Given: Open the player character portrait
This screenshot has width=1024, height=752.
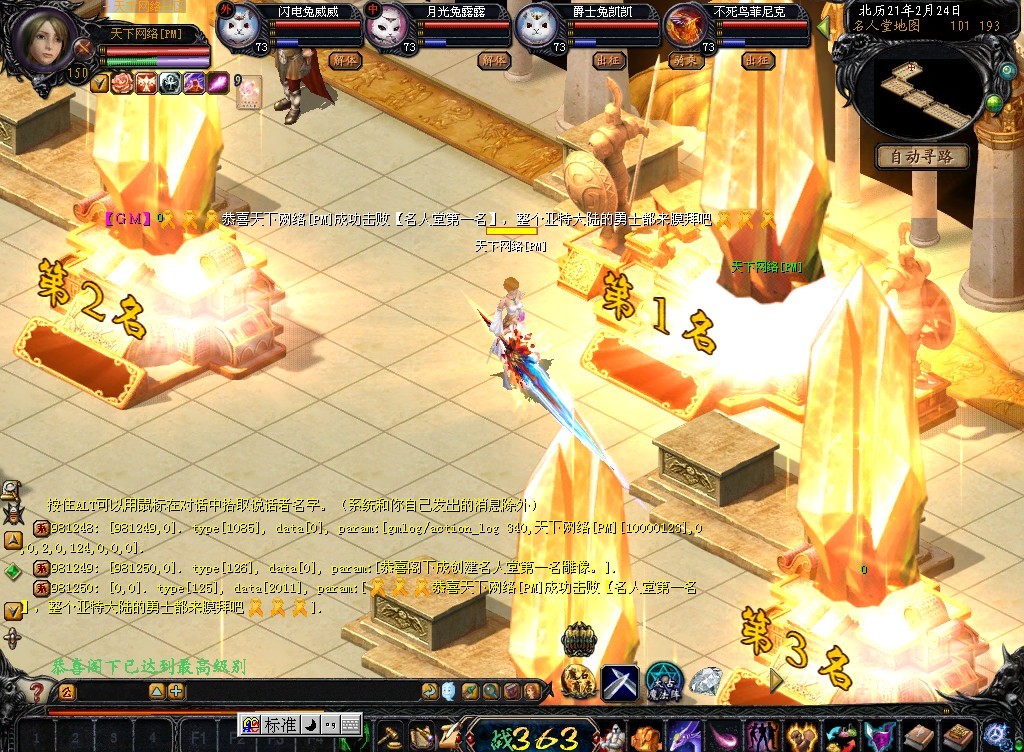Looking at the screenshot, I should (43, 38).
